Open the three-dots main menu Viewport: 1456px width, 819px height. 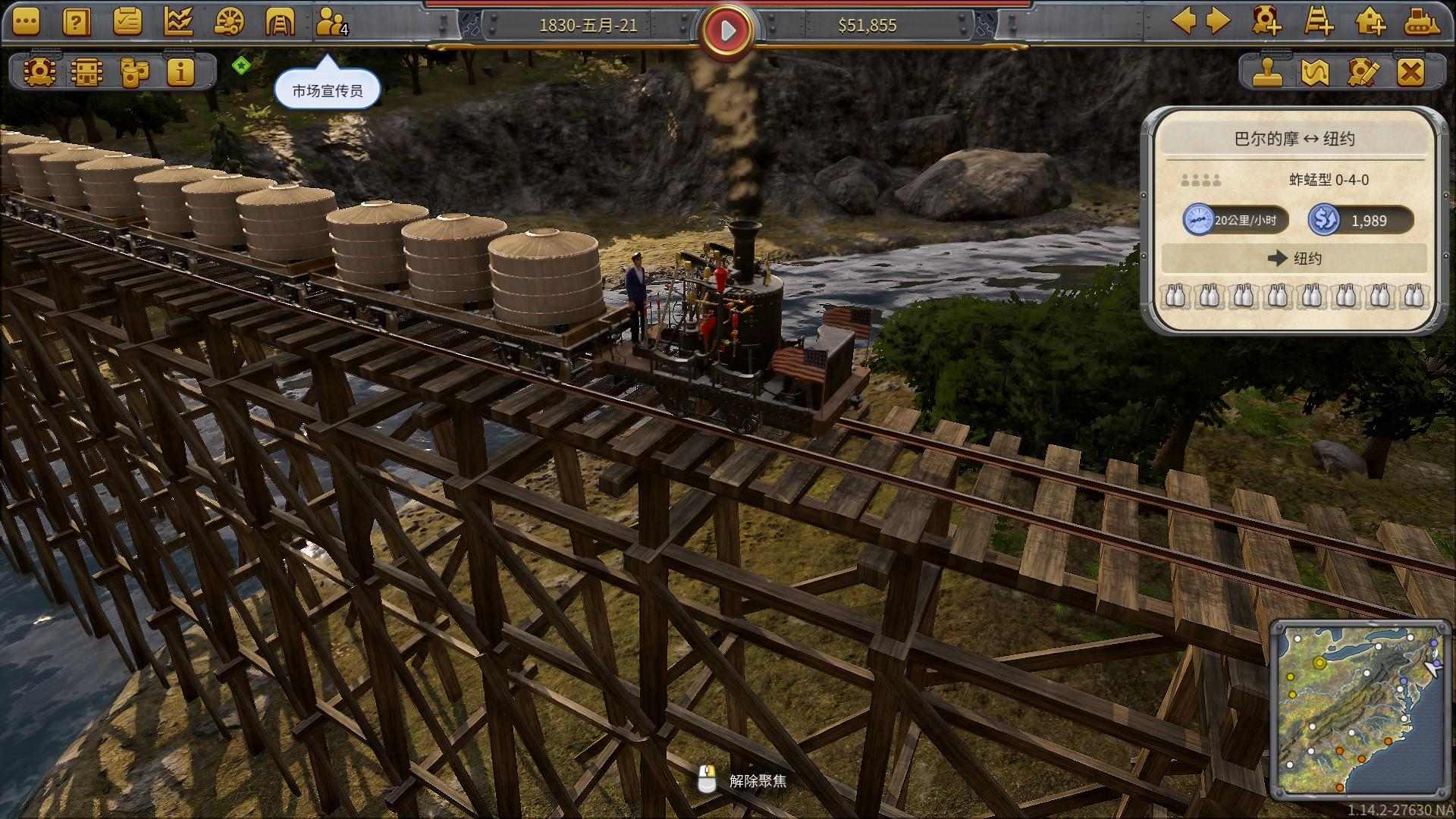click(26, 23)
